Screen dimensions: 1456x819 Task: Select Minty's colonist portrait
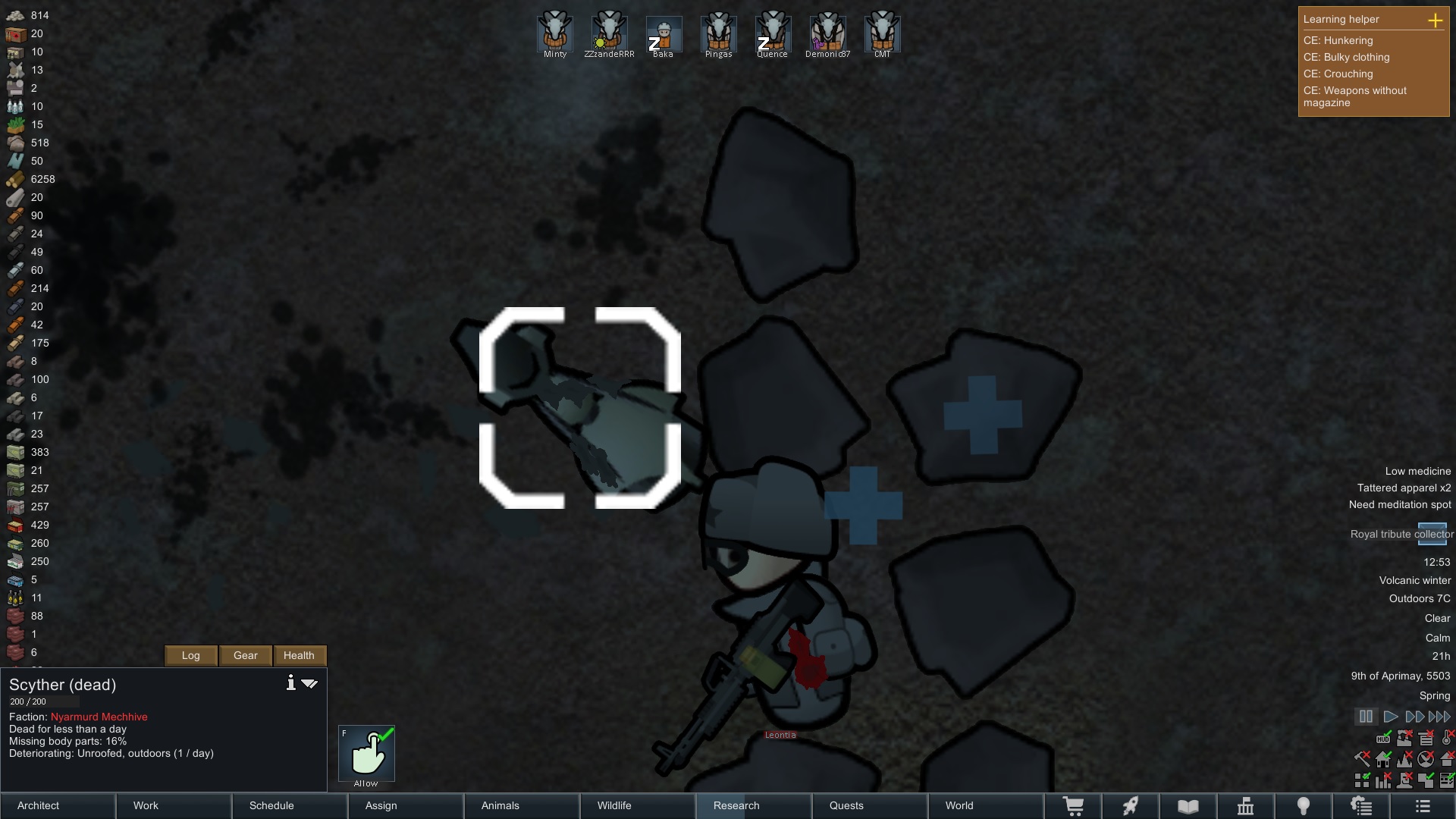(x=554, y=32)
